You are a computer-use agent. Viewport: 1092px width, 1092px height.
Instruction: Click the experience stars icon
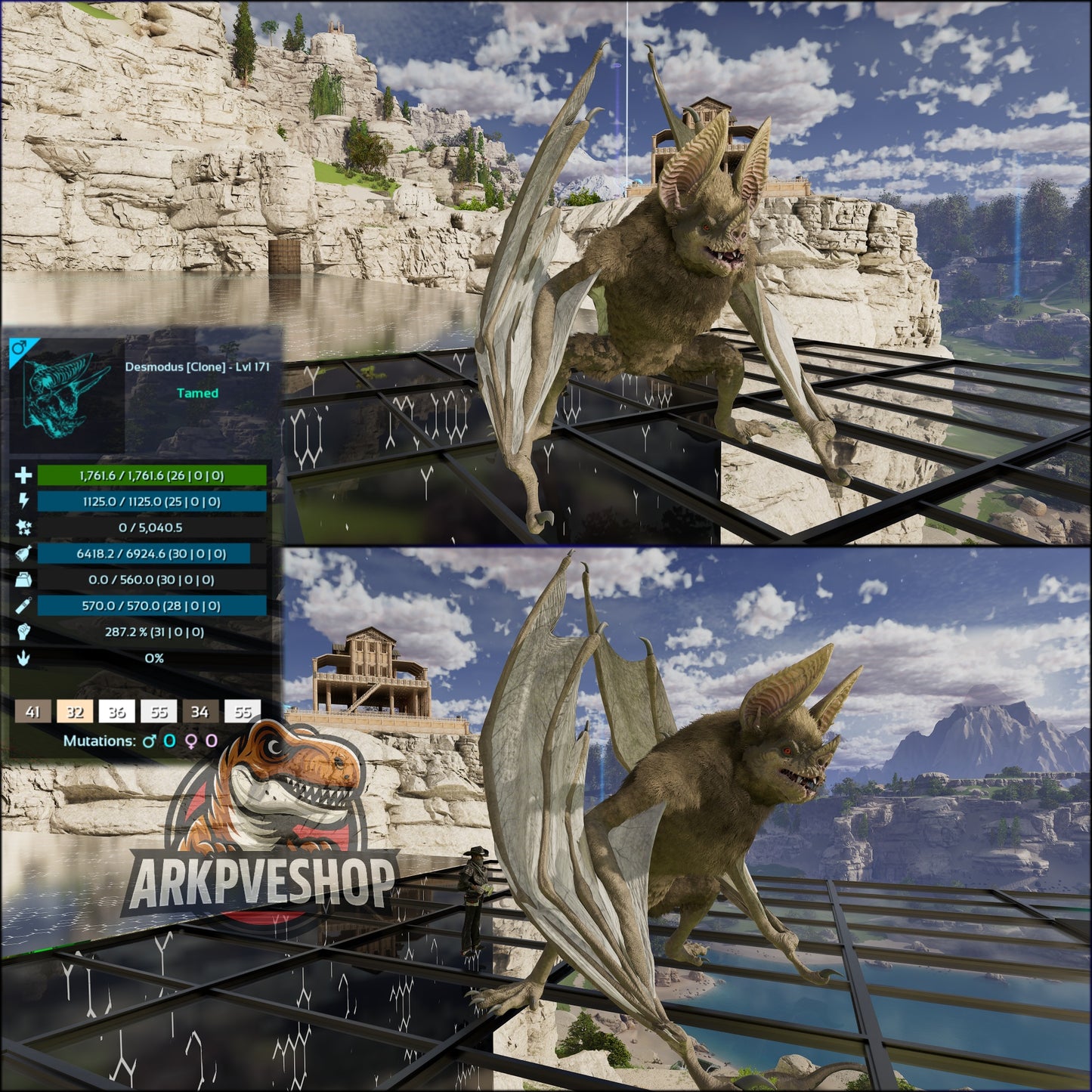tap(23, 527)
